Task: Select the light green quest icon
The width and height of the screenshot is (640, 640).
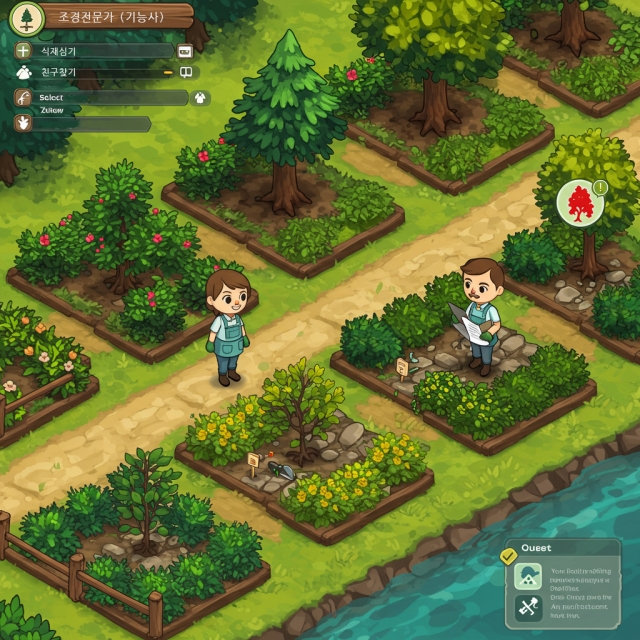Action: coord(526,577)
